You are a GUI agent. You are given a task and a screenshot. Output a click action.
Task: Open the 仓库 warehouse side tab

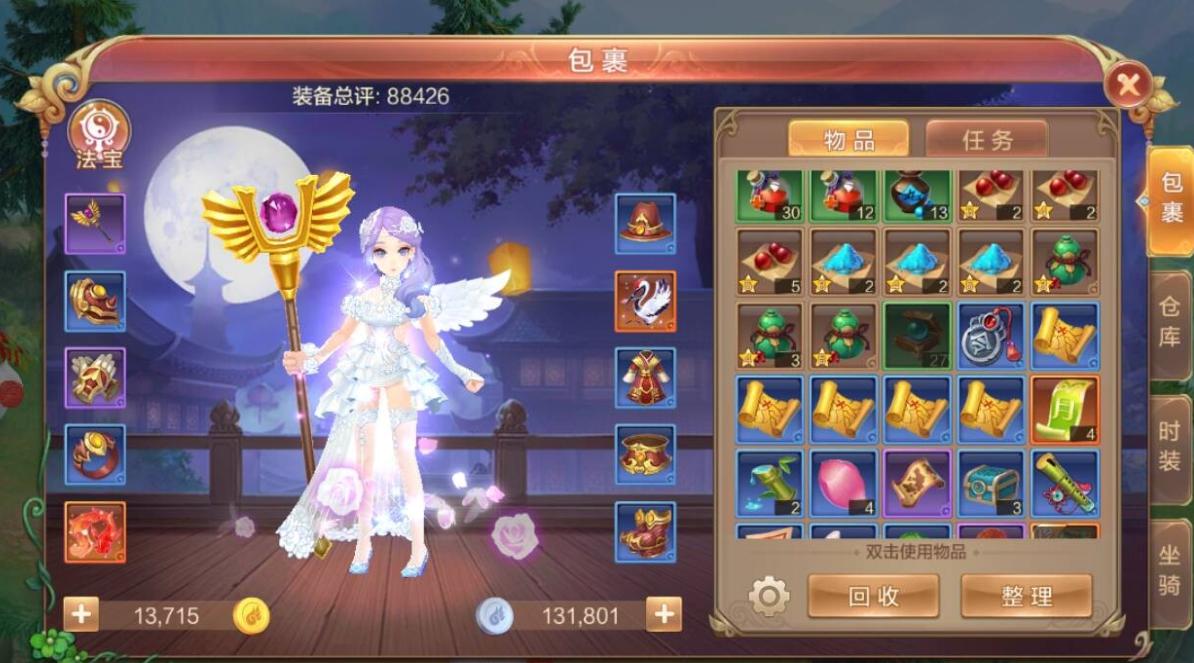click(1169, 322)
